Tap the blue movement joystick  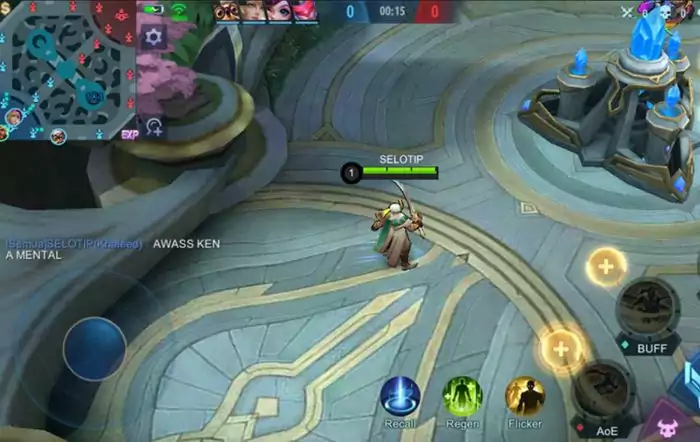(94, 348)
